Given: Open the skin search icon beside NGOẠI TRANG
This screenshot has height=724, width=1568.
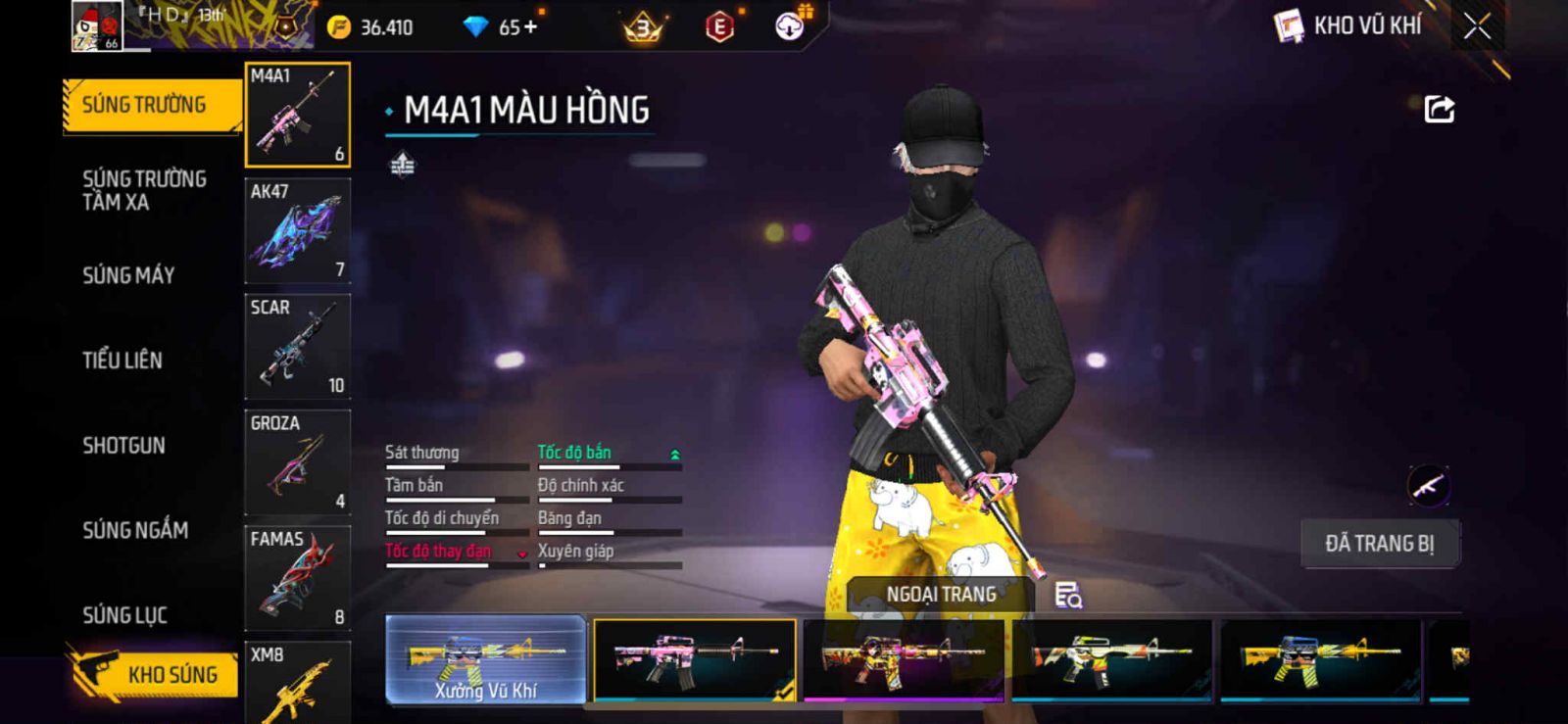Looking at the screenshot, I should point(1067,595).
